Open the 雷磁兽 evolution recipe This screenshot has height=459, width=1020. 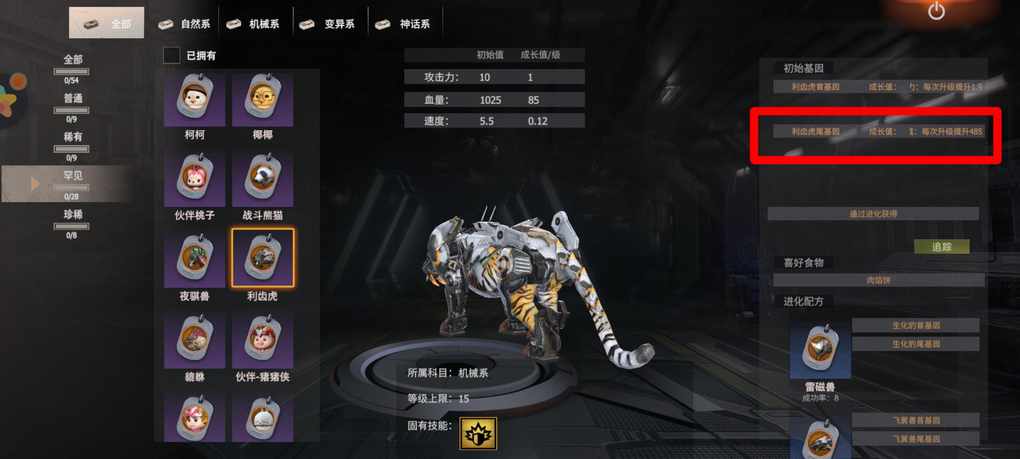(x=820, y=350)
